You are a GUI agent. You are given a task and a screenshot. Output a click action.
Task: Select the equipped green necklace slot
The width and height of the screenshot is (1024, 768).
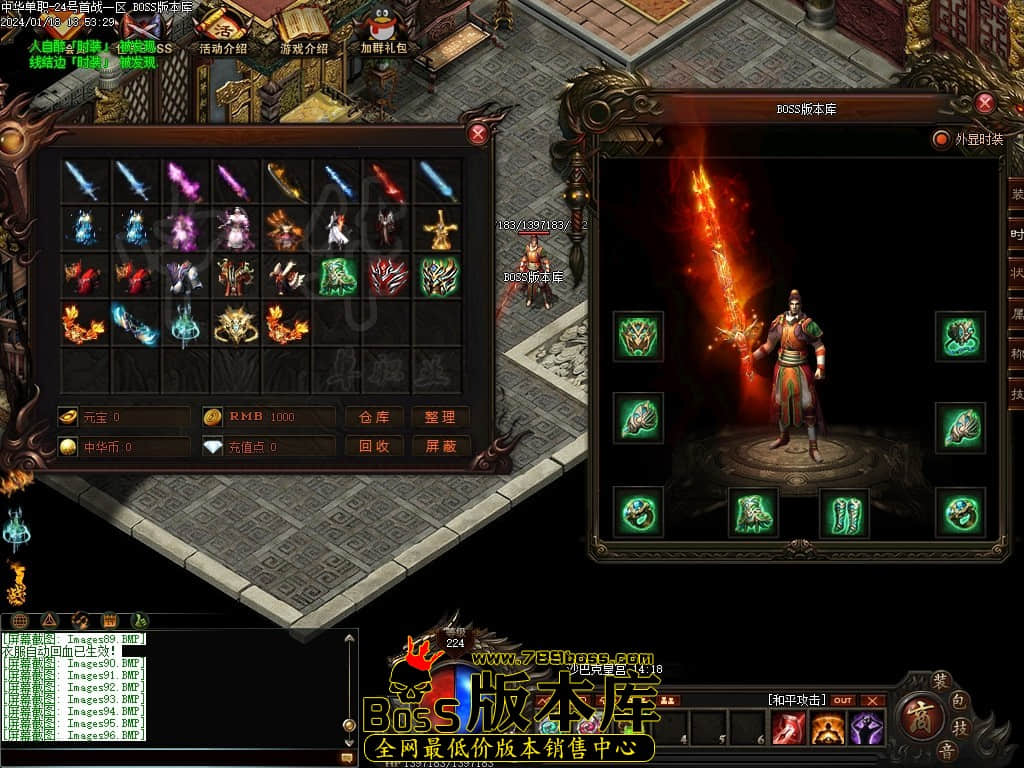(960, 337)
